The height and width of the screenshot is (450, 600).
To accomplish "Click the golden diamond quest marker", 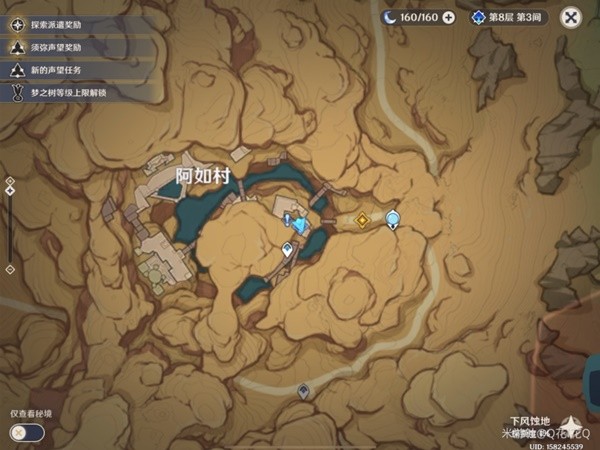I will pyautogui.click(x=363, y=220).
